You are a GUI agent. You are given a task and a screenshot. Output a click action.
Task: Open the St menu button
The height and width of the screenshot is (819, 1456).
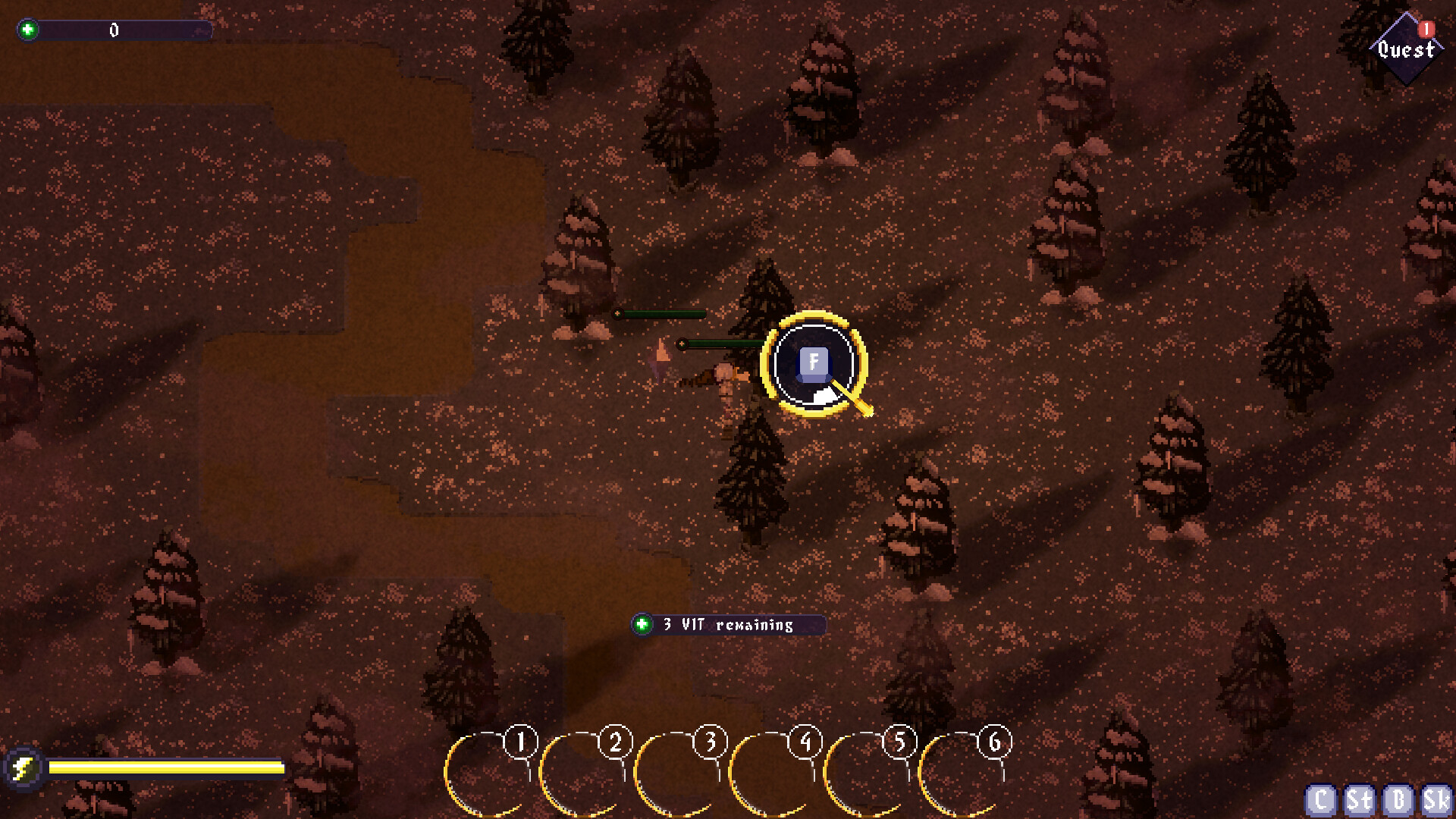click(1359, 800)
